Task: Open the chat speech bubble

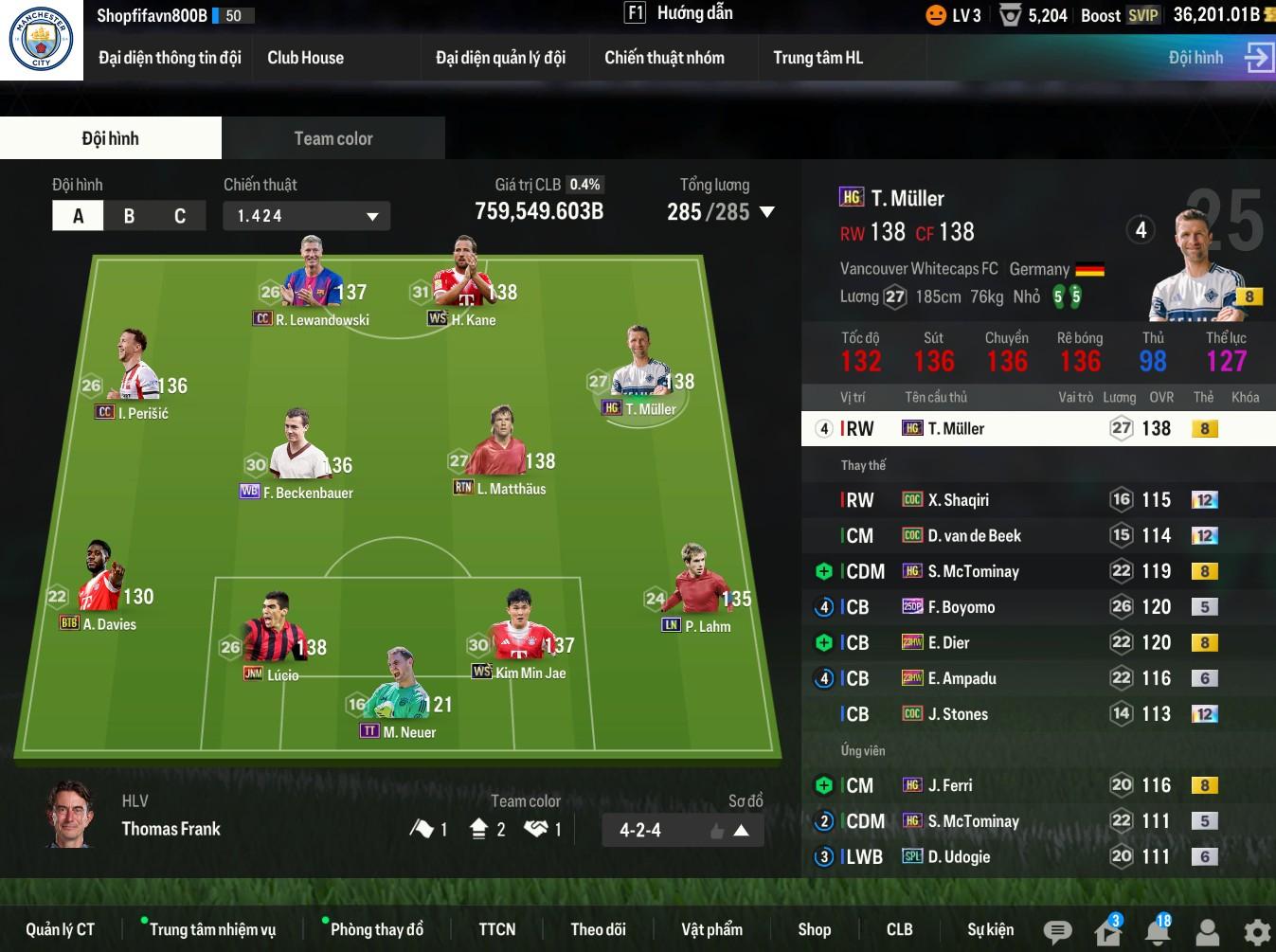Action: point(1057,932)
